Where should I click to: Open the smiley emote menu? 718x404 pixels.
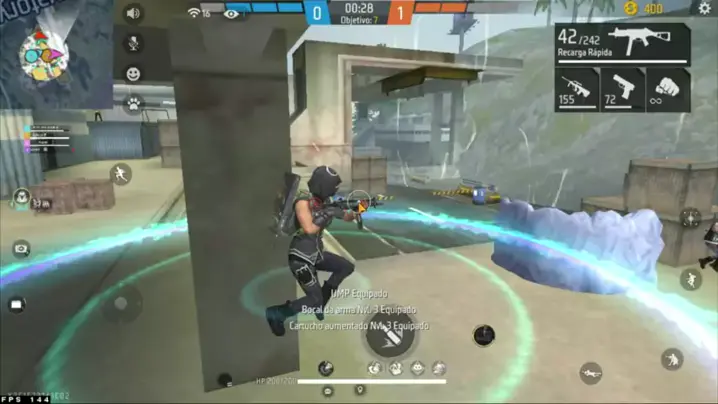point(132,74)
